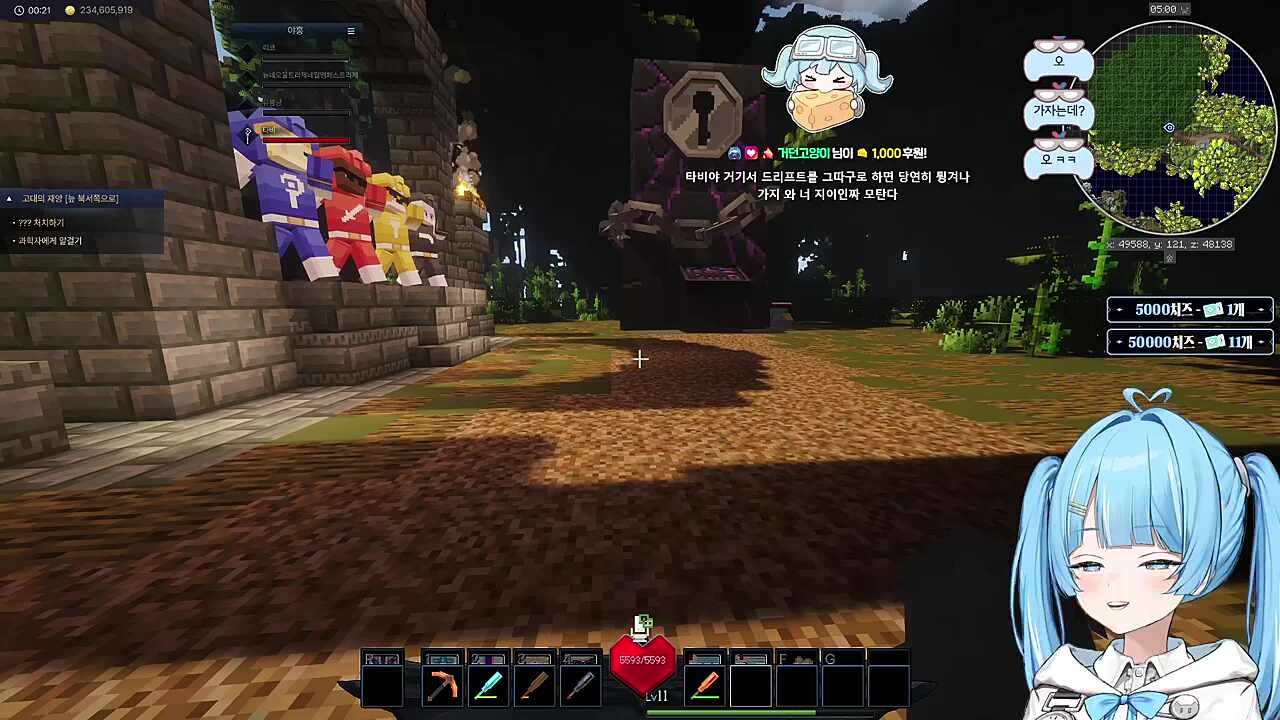Click the coin icon beside 234,605,919

69,11
